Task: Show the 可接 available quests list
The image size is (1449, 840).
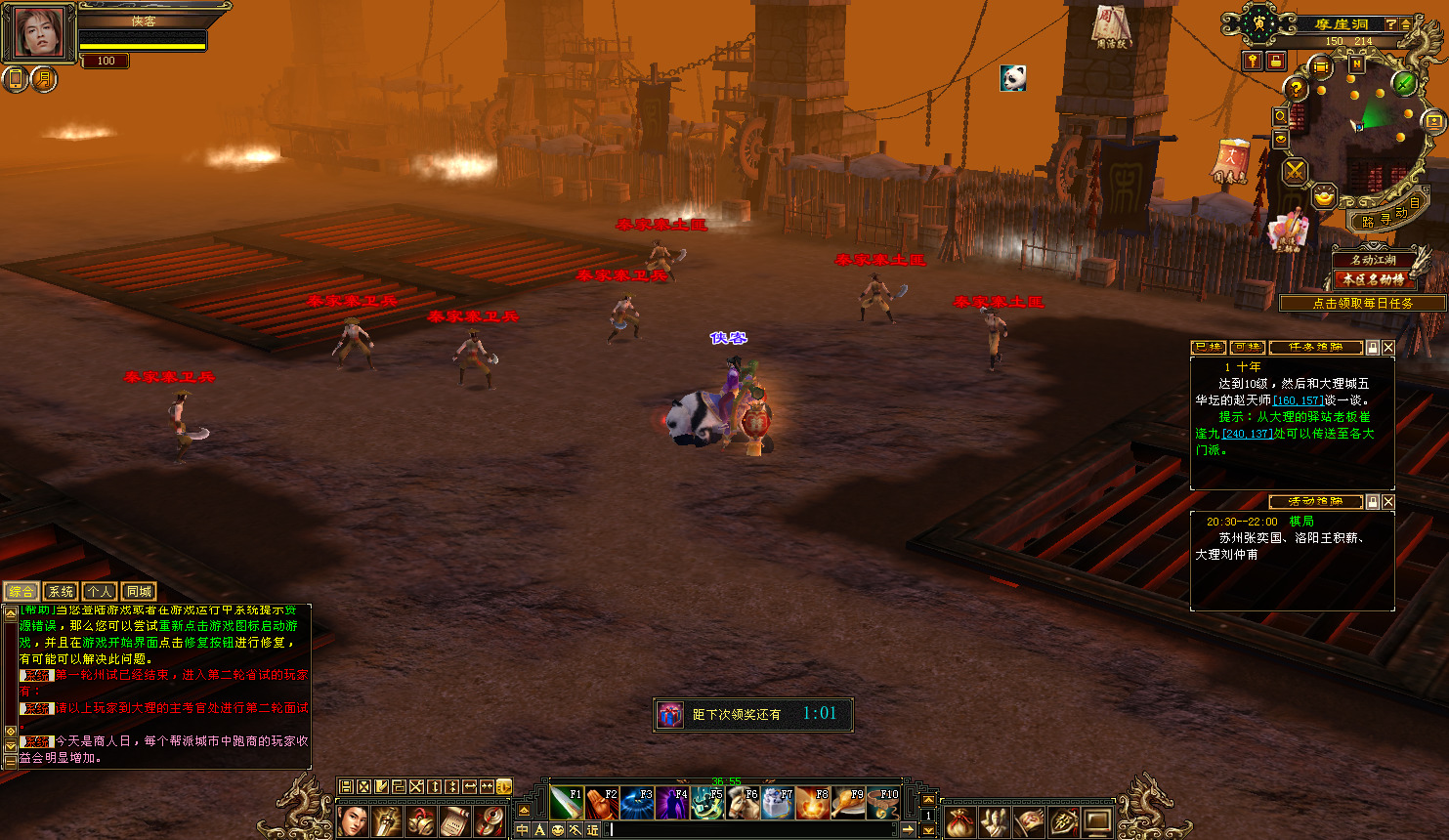Action: 1248,348
